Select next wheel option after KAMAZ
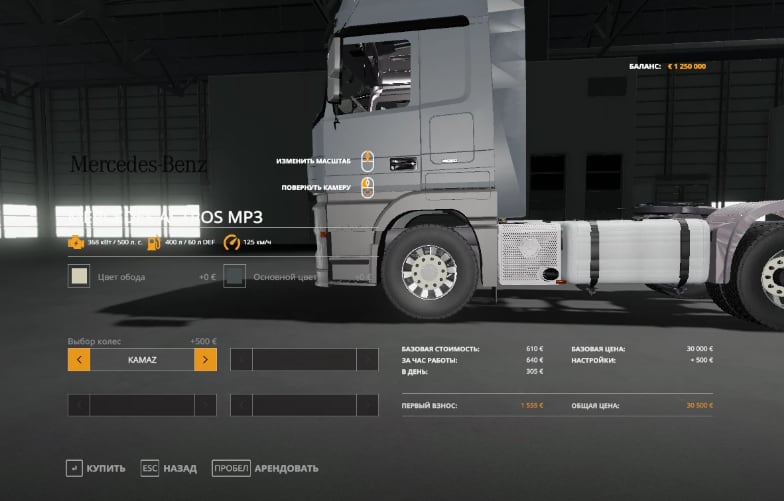 coord(205,359)
